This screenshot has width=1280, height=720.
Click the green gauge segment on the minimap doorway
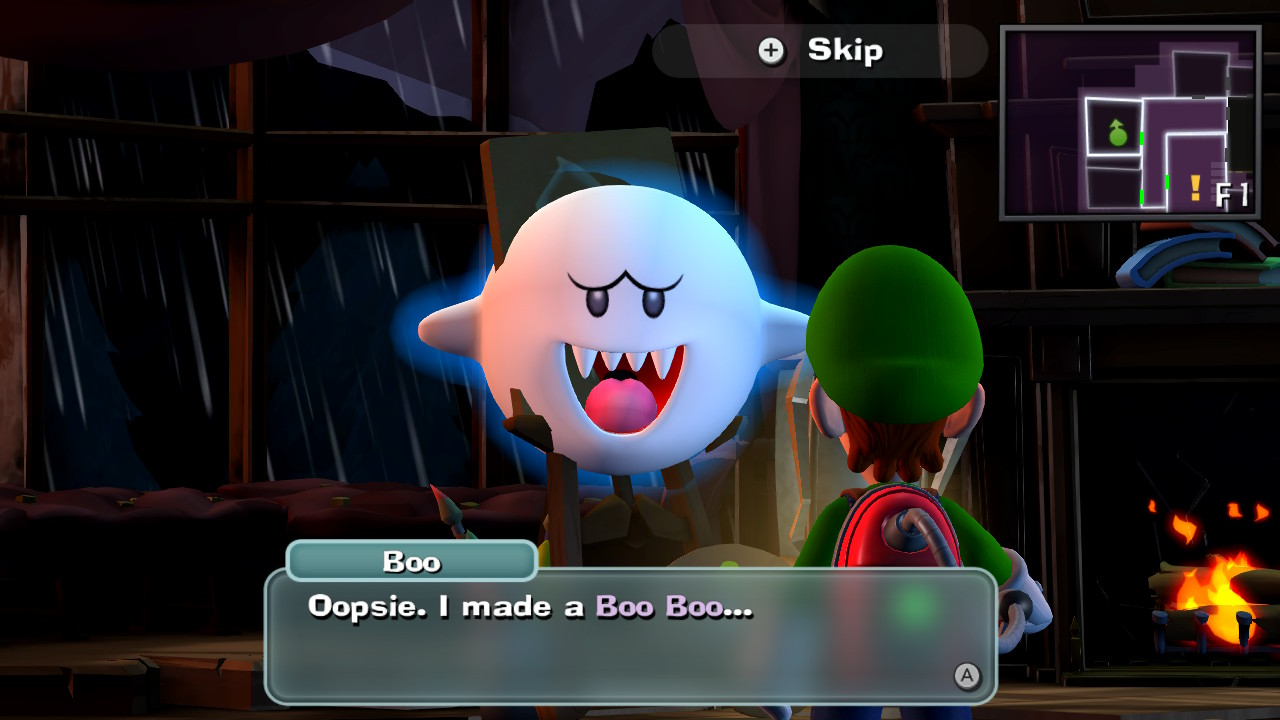1142,137
